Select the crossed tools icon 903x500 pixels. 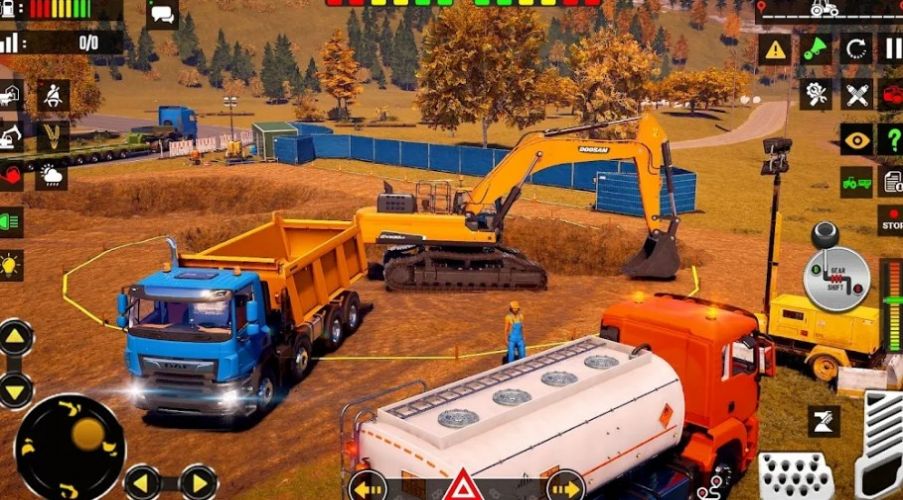pos(856,95)
